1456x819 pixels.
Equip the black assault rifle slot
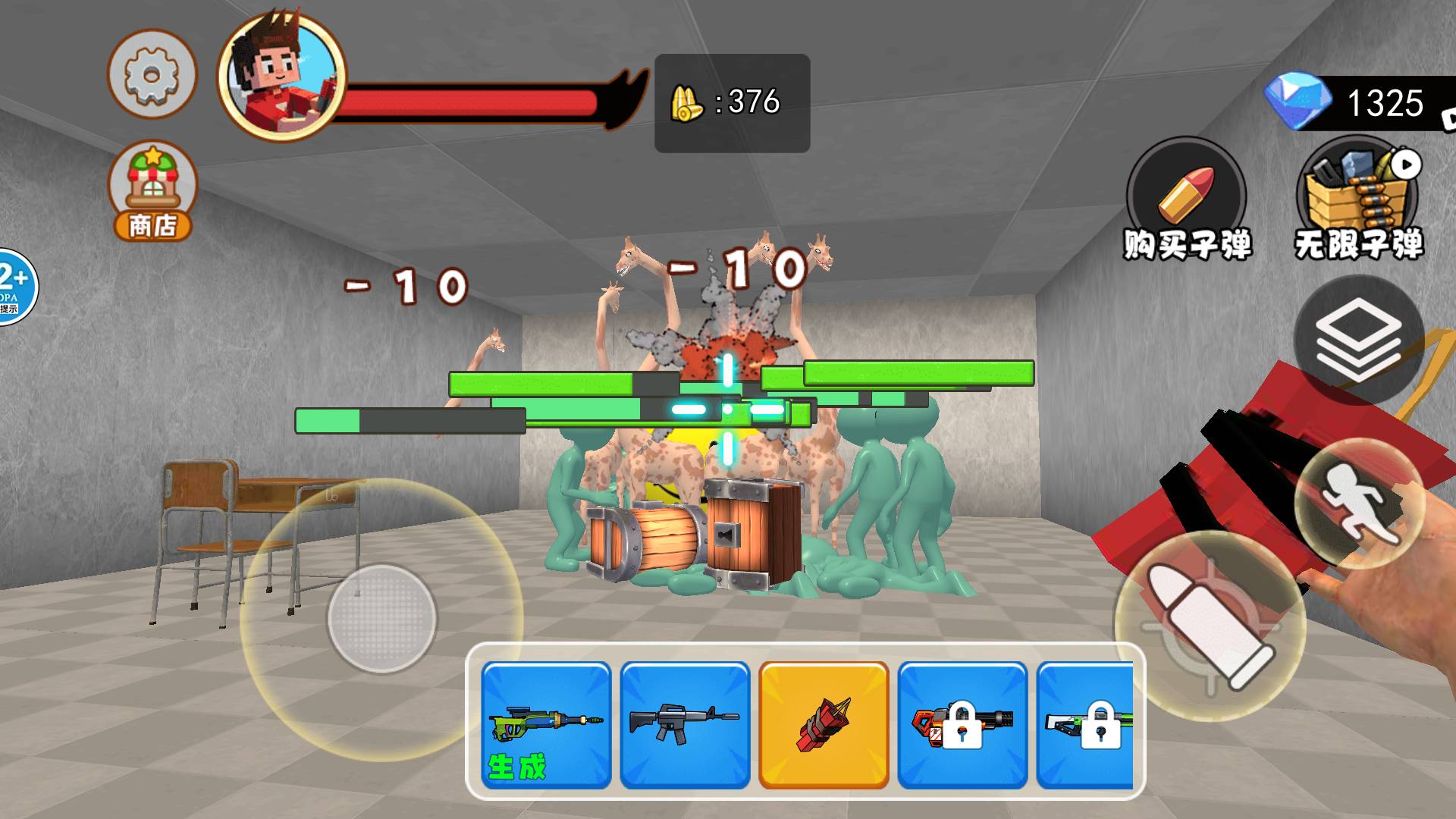(685, 725)
